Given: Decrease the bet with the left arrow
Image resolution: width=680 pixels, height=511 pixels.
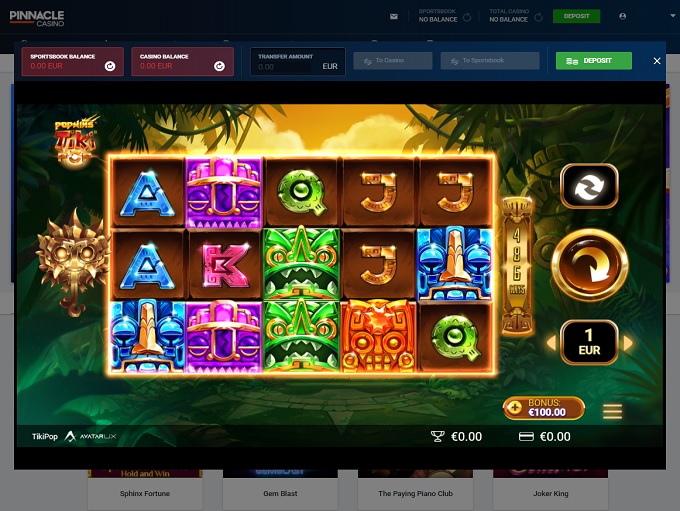Looking at the screenshot, I should (550, 344).
